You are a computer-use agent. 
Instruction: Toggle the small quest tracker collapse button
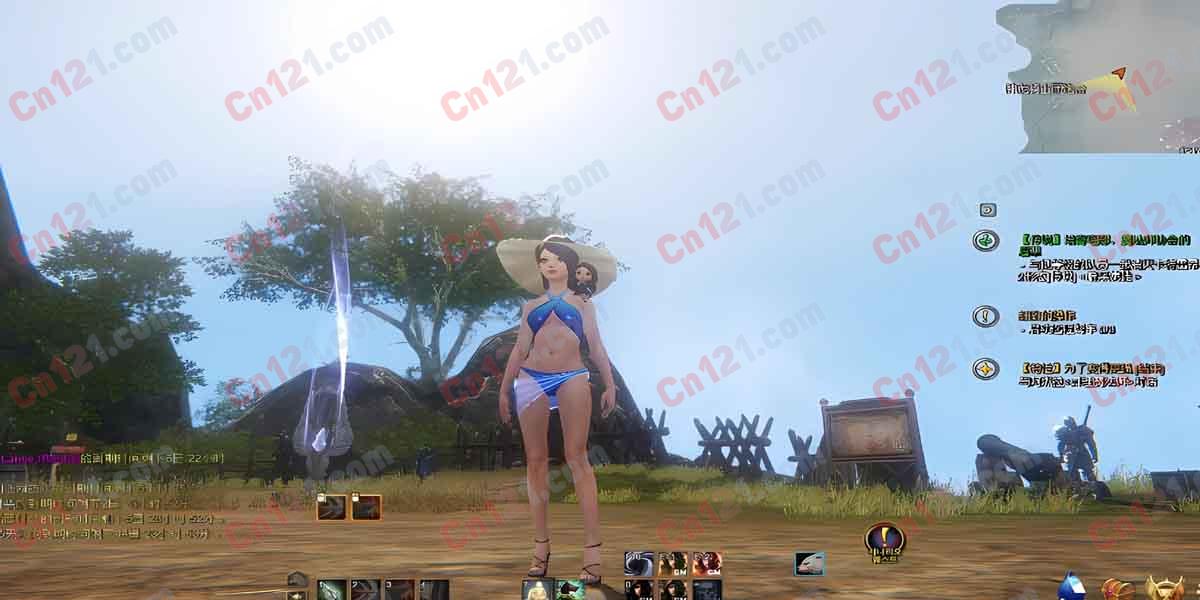(987, 210)
